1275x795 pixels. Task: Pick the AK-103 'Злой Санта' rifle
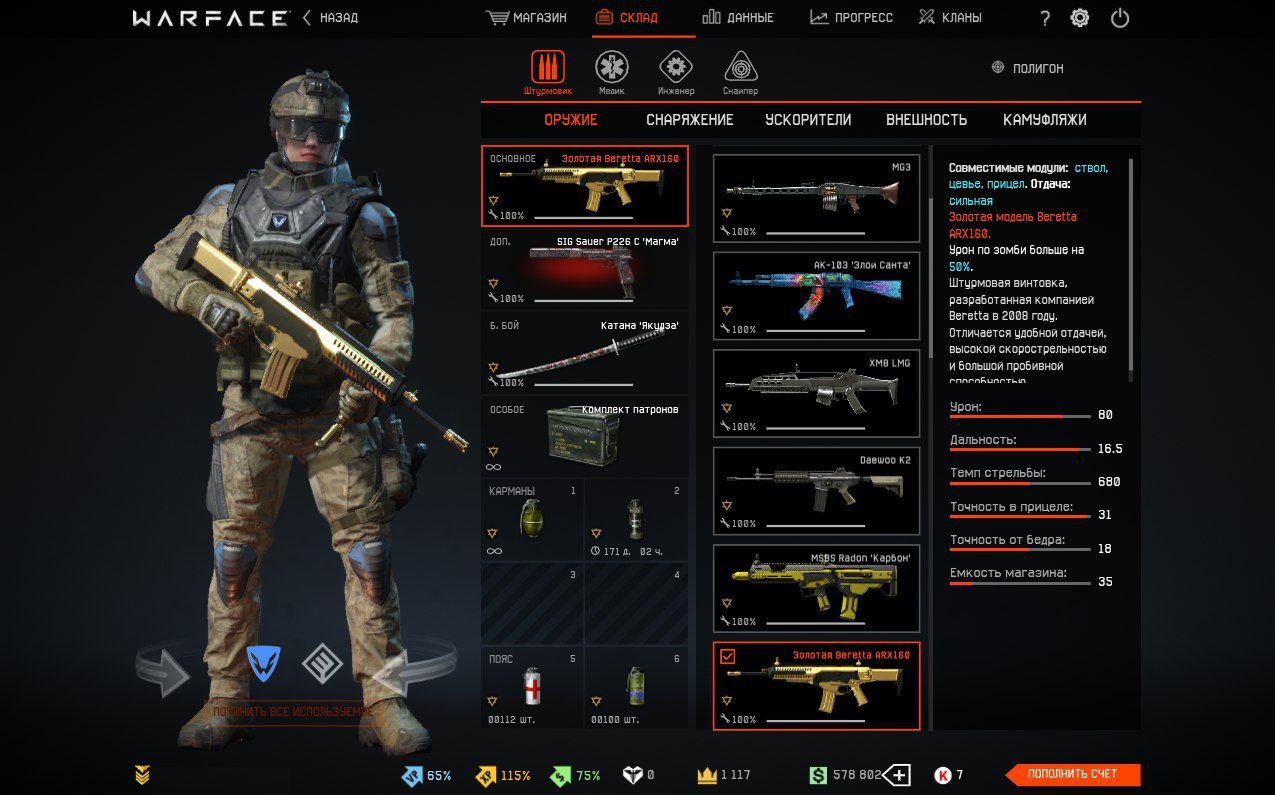tap(816, 295)
